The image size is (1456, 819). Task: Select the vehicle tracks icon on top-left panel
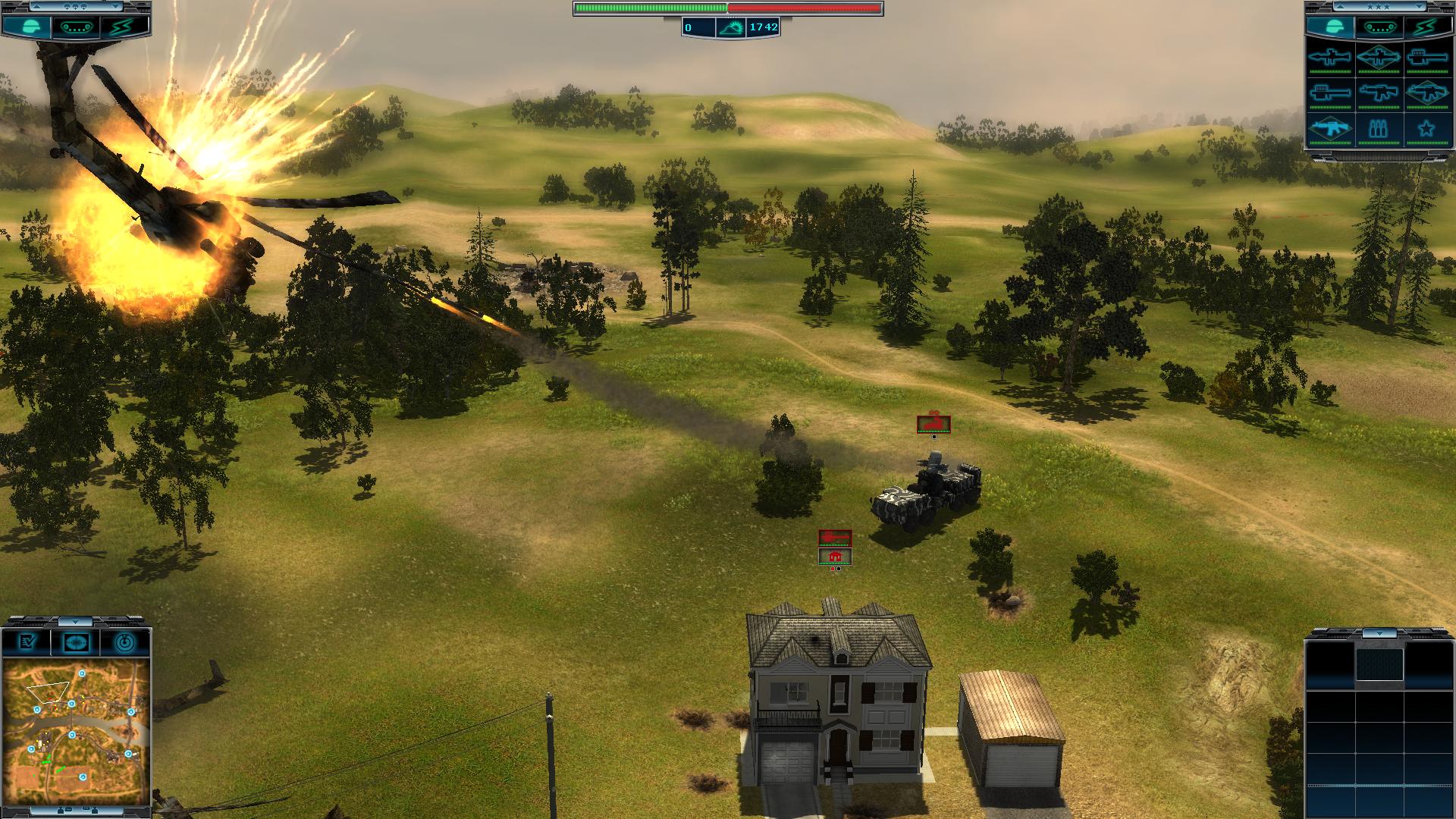[x=75, y=28]
